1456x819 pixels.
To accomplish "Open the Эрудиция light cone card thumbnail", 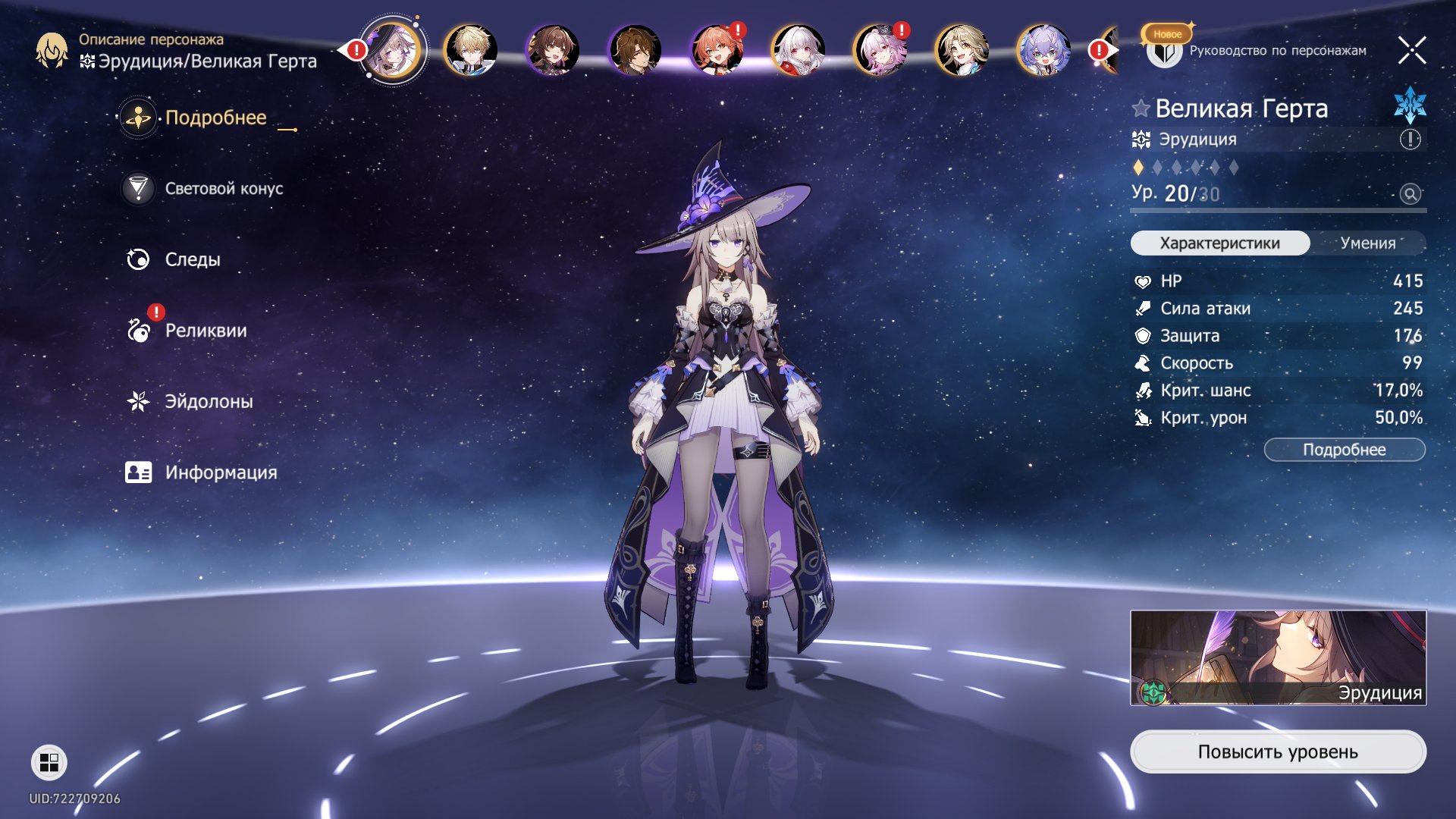I will point(1277,657).
